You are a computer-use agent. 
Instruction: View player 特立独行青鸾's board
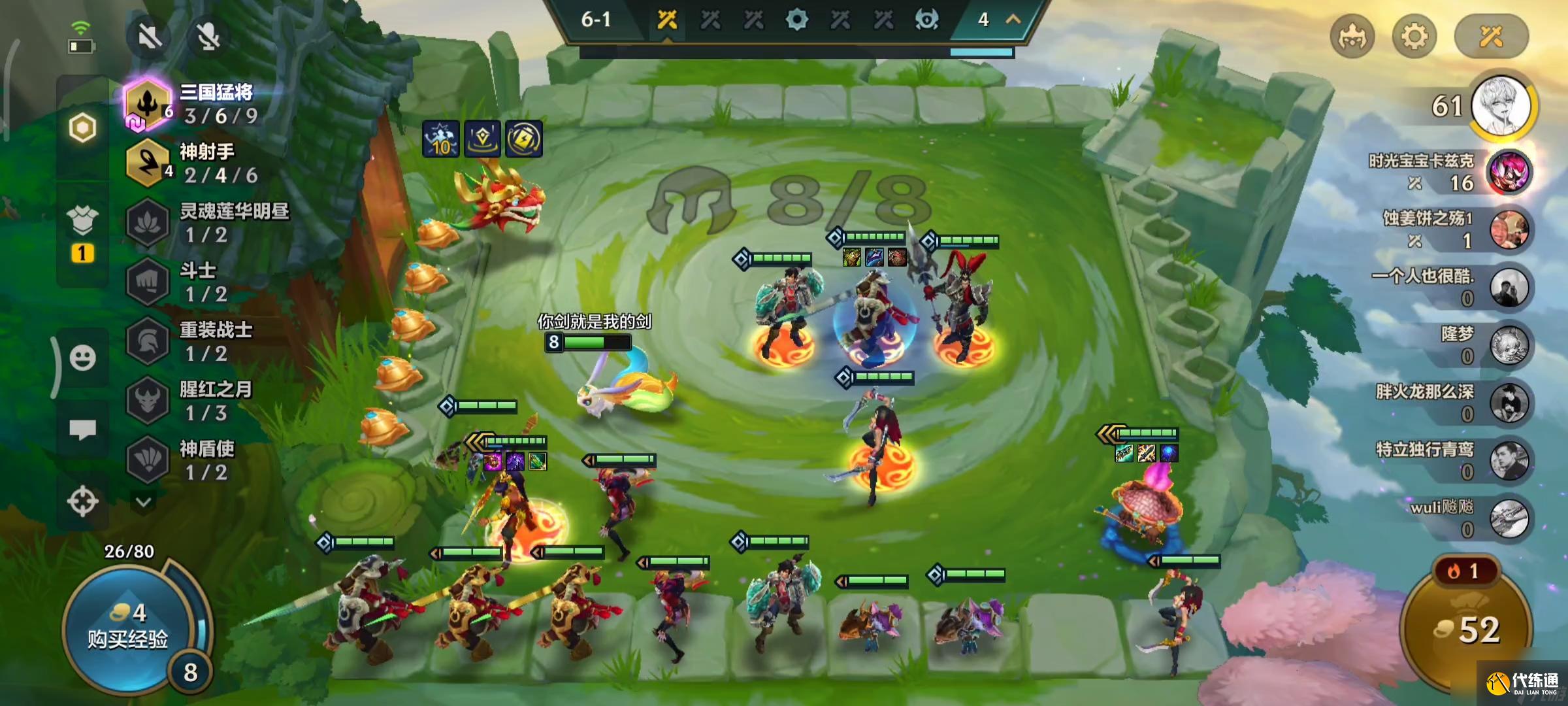pyautogui.click(x=1508, y=460)
